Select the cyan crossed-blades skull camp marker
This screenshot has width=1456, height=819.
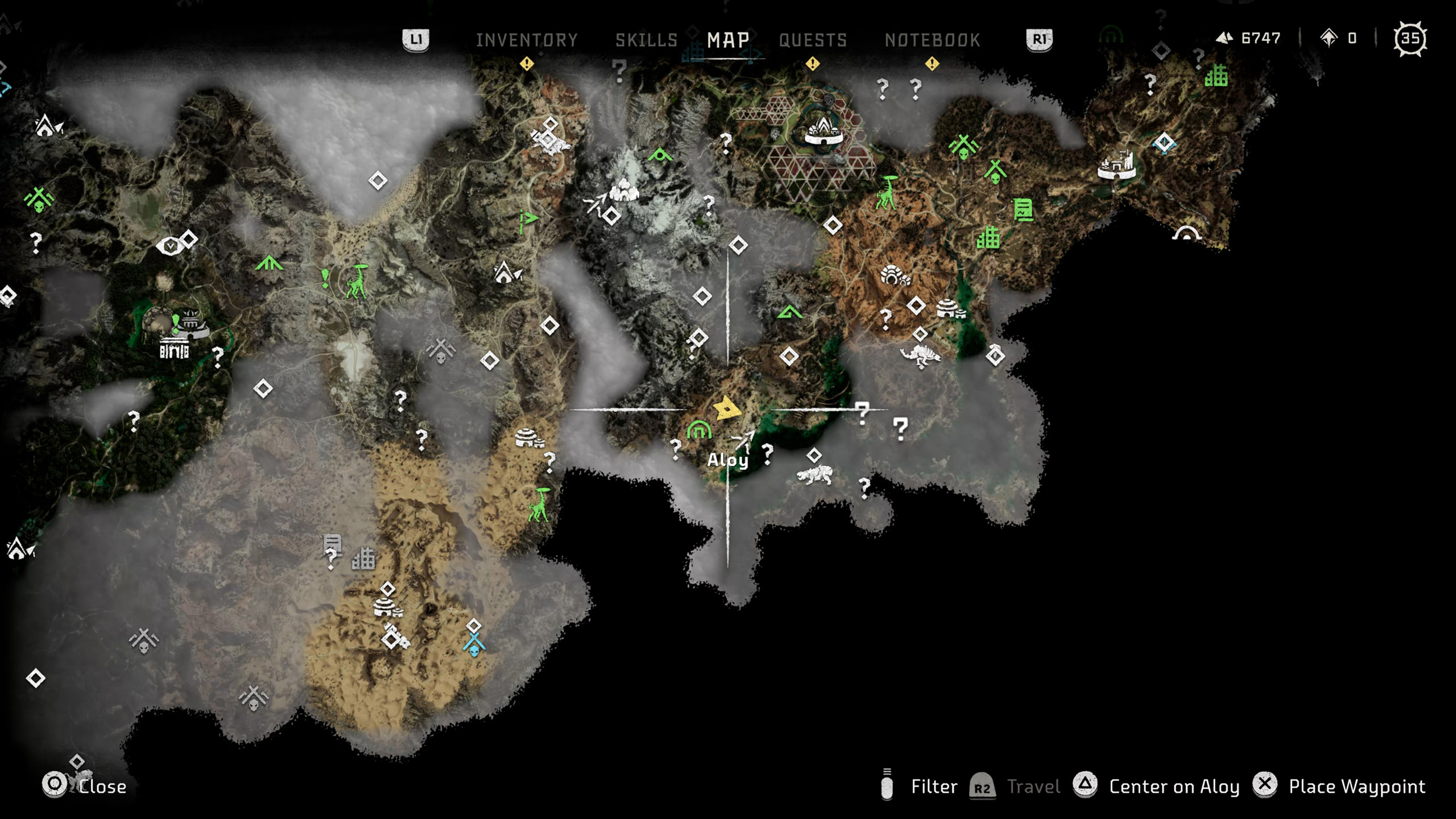(474, 646)
